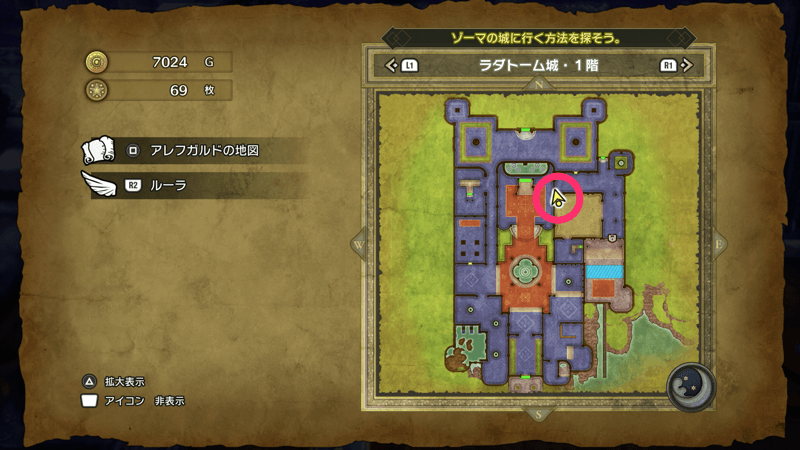Go to previous floor with left arrow

coord(392,67)
